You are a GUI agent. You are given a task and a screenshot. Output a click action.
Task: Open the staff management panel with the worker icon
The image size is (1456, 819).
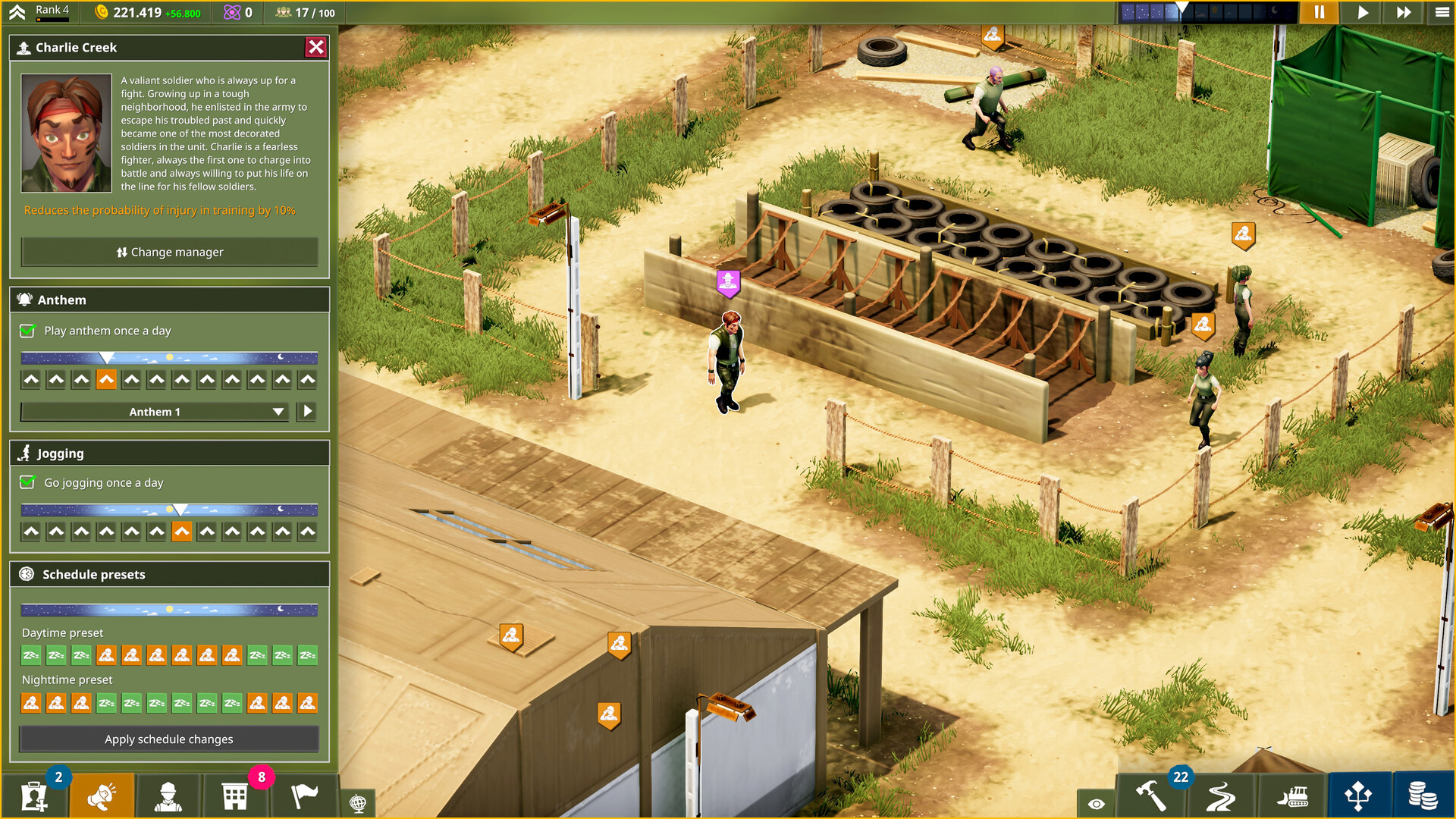169,796
